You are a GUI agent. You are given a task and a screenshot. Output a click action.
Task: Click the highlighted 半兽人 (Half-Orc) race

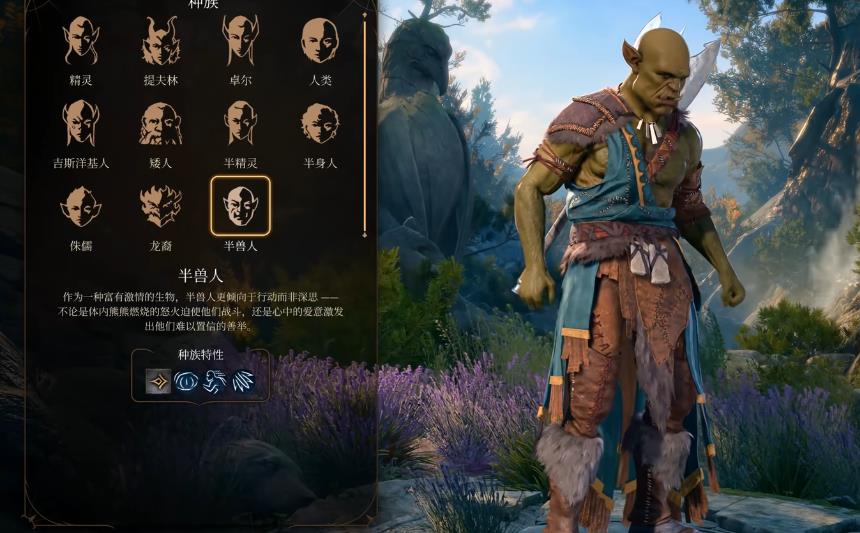point(240,206)
